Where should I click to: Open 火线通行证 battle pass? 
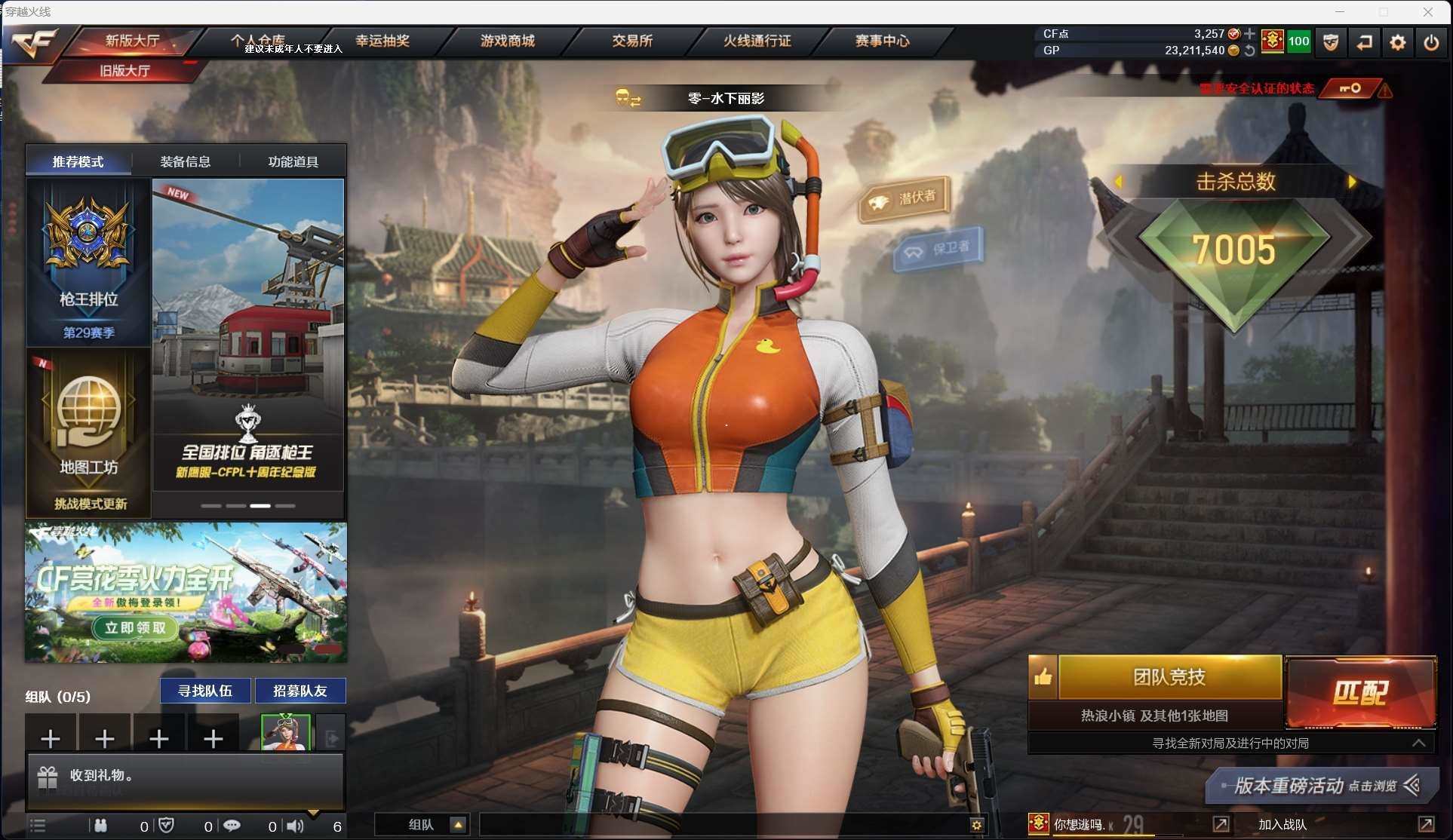point(757,41)
